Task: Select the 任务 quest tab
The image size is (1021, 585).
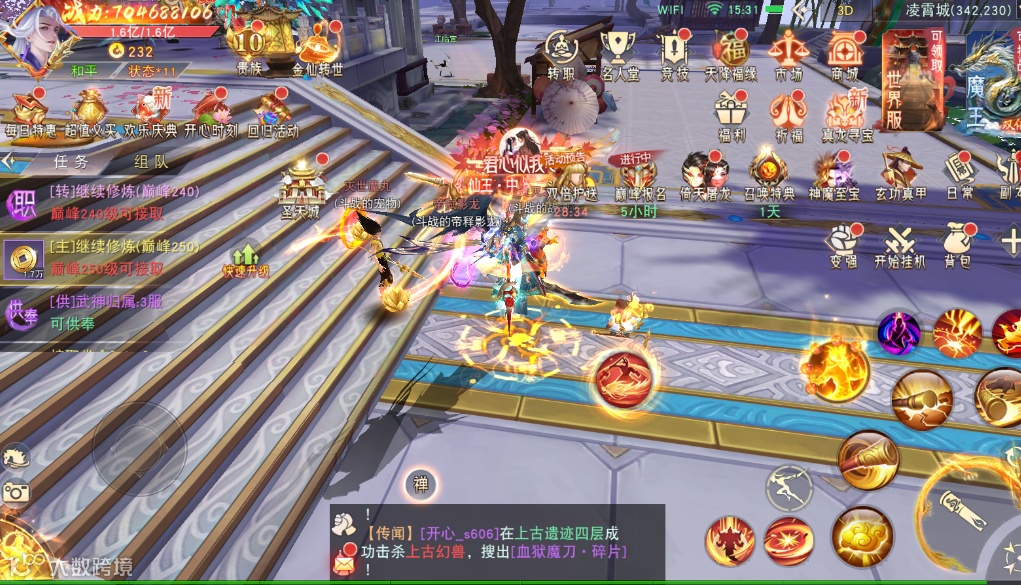Action: [x=71, y=160]
